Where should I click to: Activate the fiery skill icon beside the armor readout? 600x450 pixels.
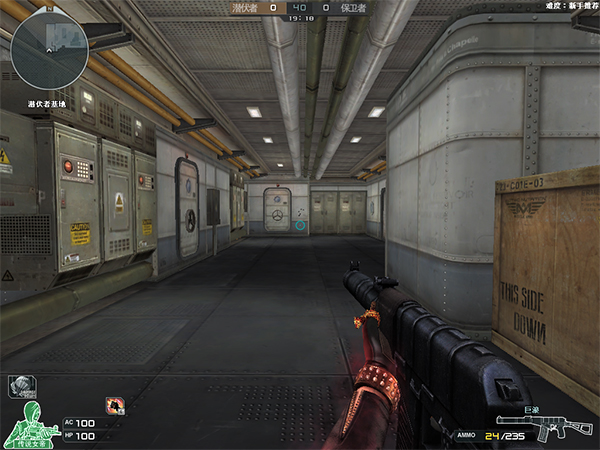point(115,405)
